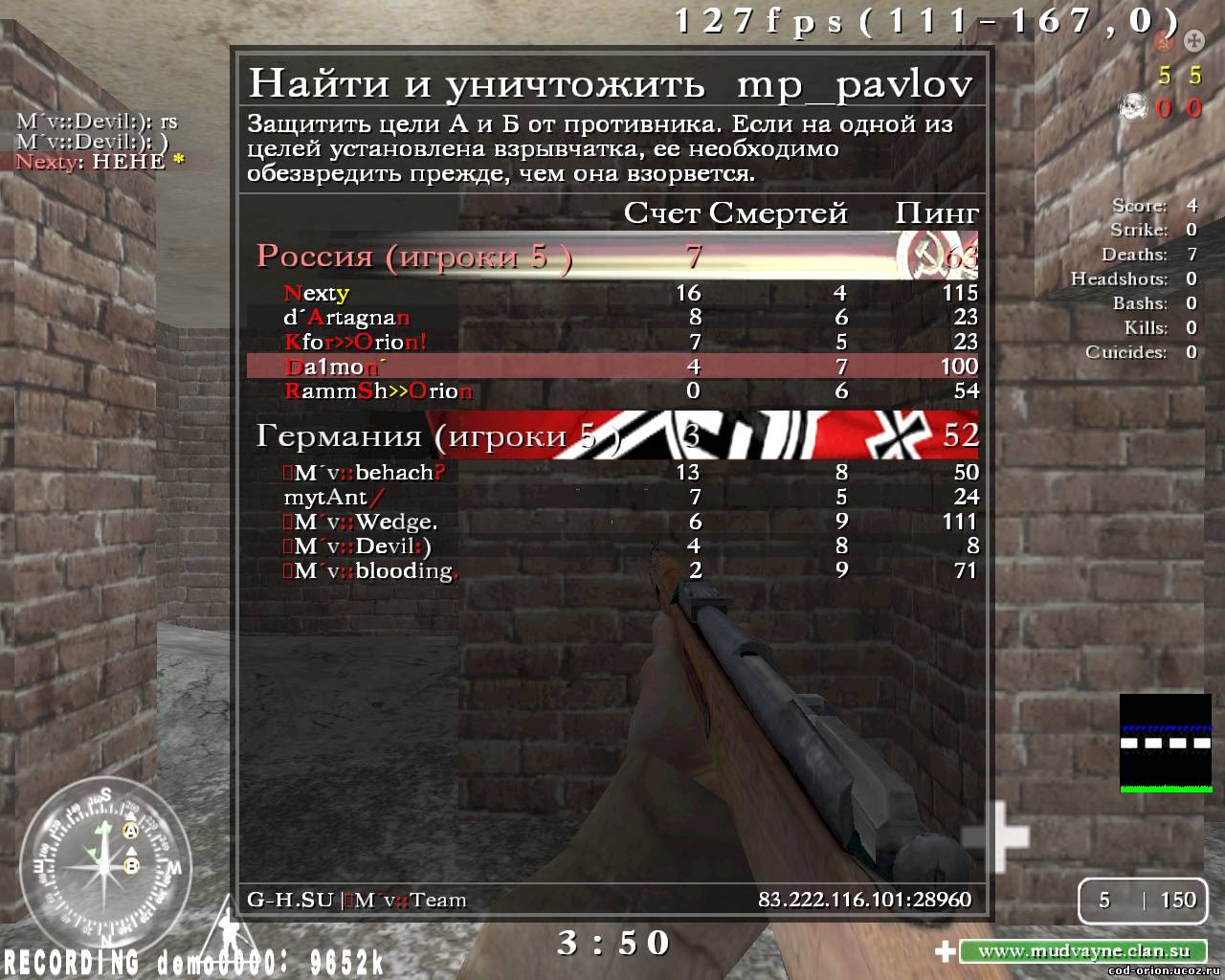Select the highlighted Da1mon row
This screenshot has height=980, width=1225.
click(x=612, y=367)
